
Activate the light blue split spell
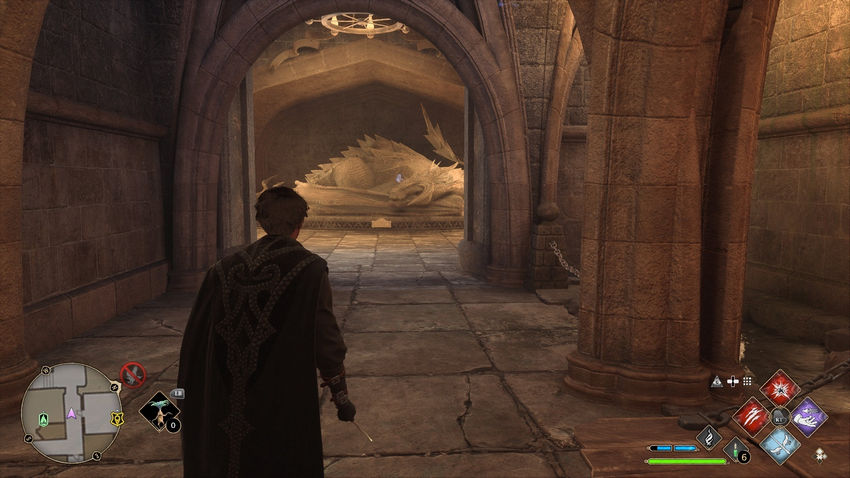[779, 444]
